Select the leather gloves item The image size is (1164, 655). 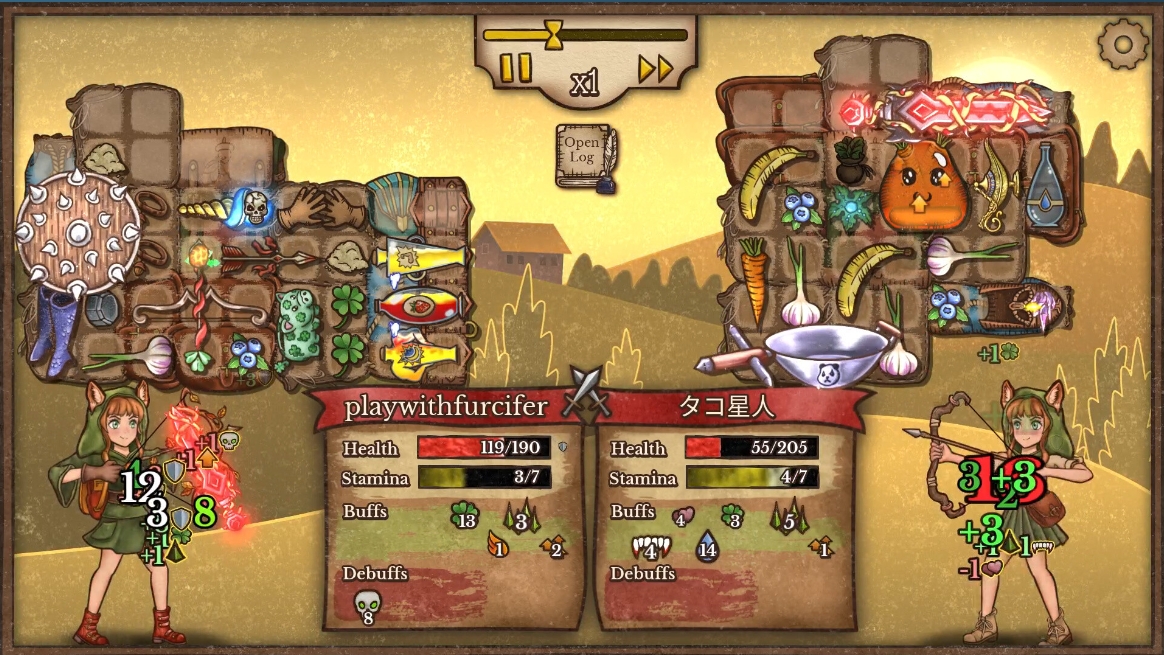[324, 210]
